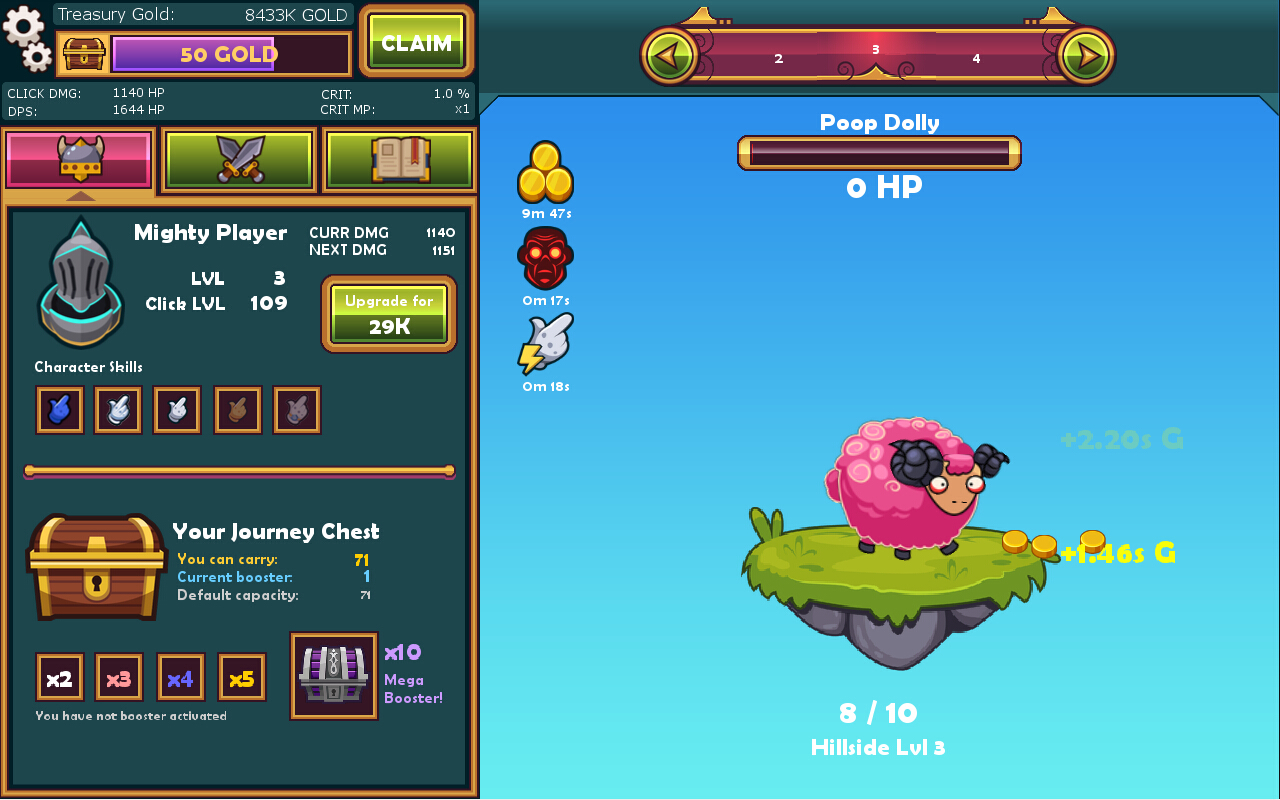
Task: Select level 4 in the level bar
Action: 976,59
